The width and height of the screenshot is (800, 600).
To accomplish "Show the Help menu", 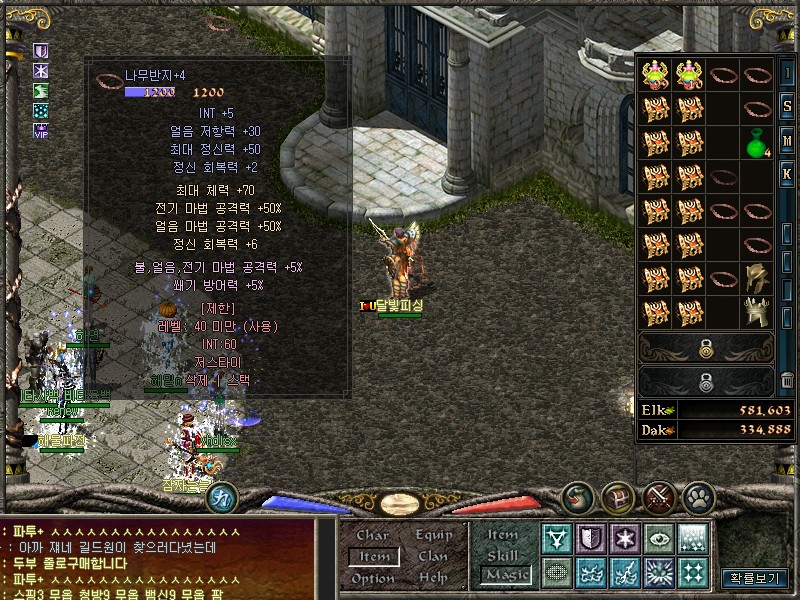I will (x=433, y=578).
